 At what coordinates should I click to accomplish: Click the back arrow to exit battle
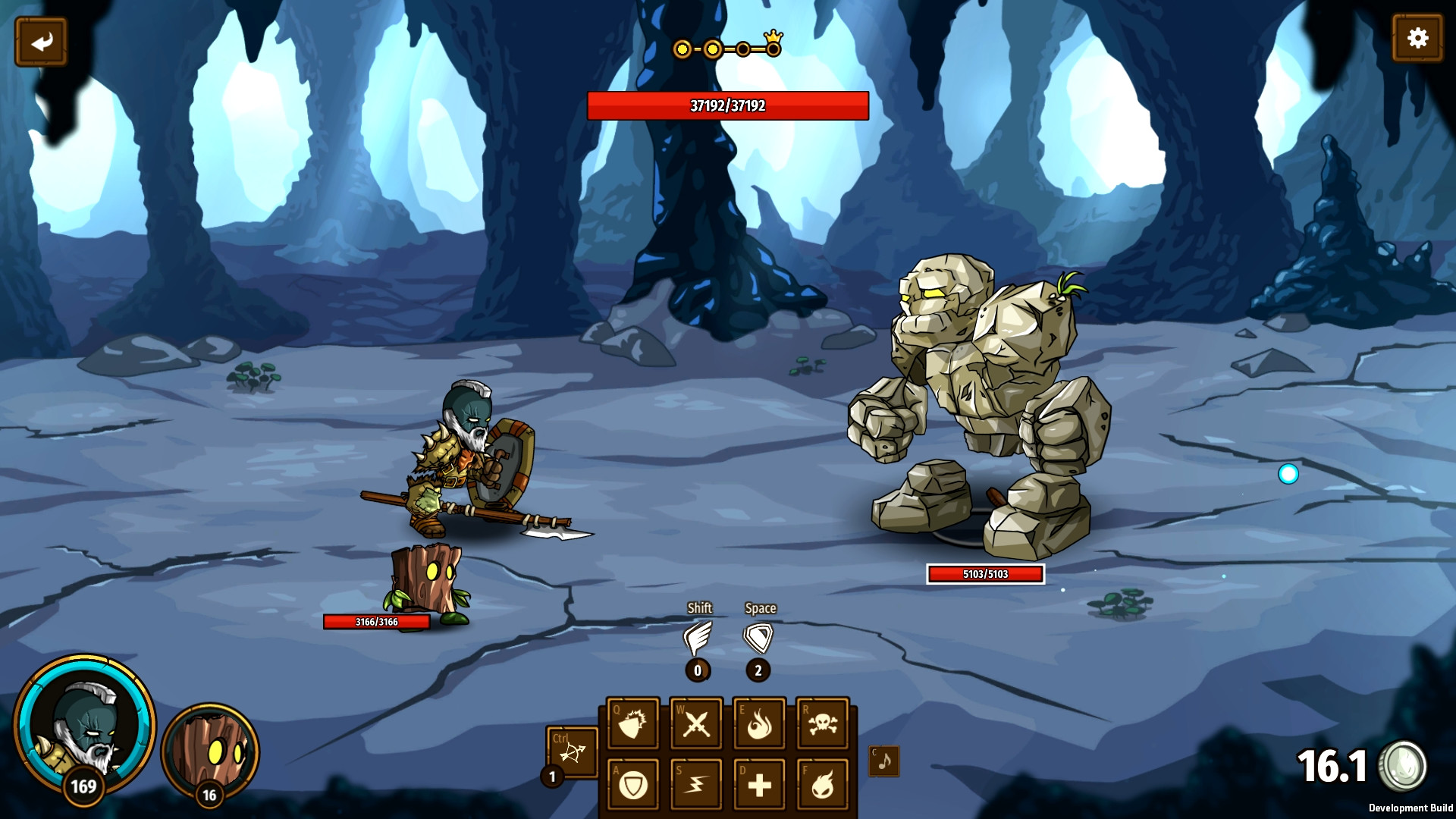coord(40,40)
